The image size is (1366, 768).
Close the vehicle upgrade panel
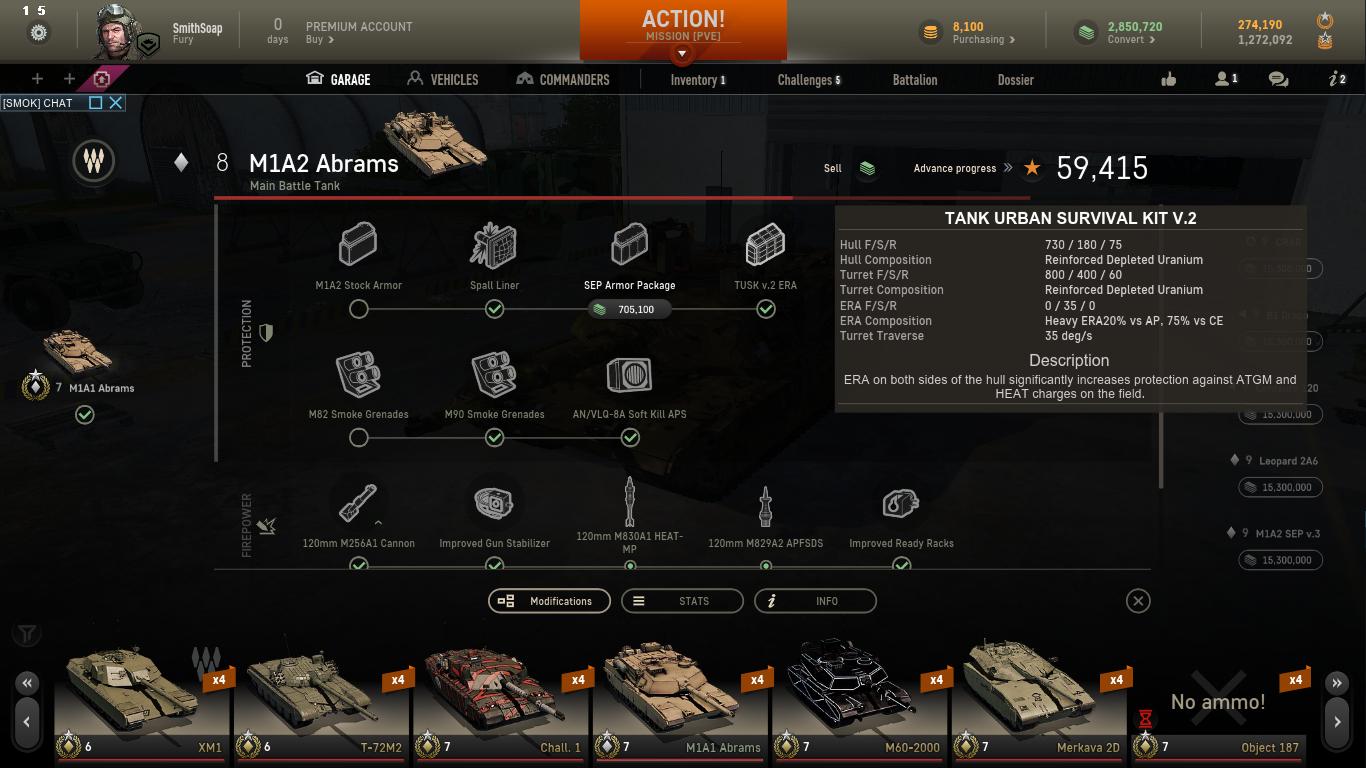tap(1137, 601)
